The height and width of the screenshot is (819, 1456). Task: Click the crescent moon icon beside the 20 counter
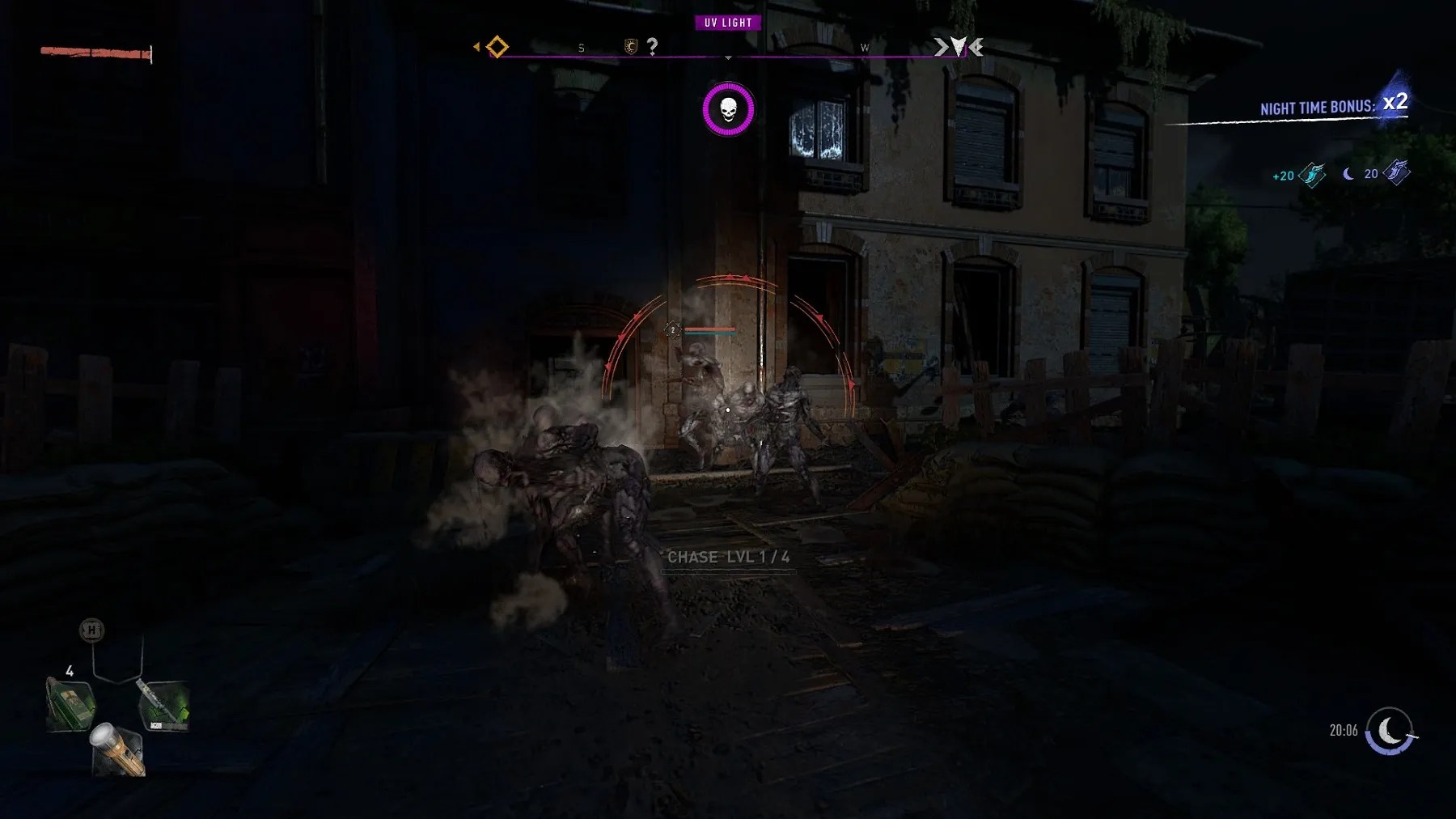click(1346, 173)
